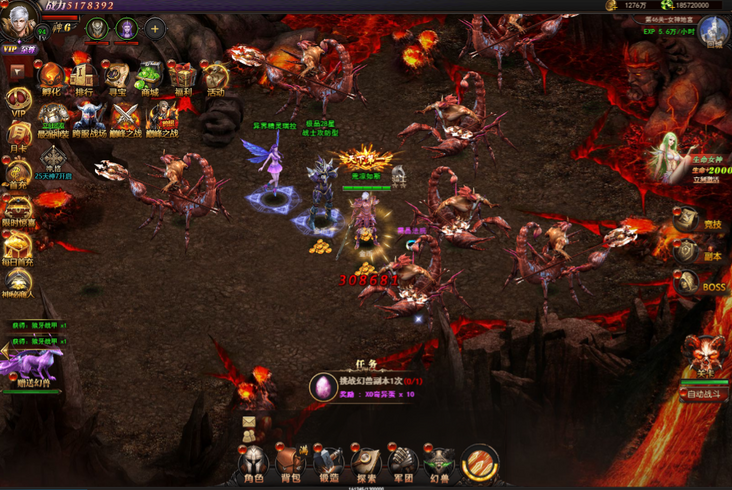Open the 幻兽 phantom beast menu
This screenshot has width=732, height=490.
[x=440, y=463]
